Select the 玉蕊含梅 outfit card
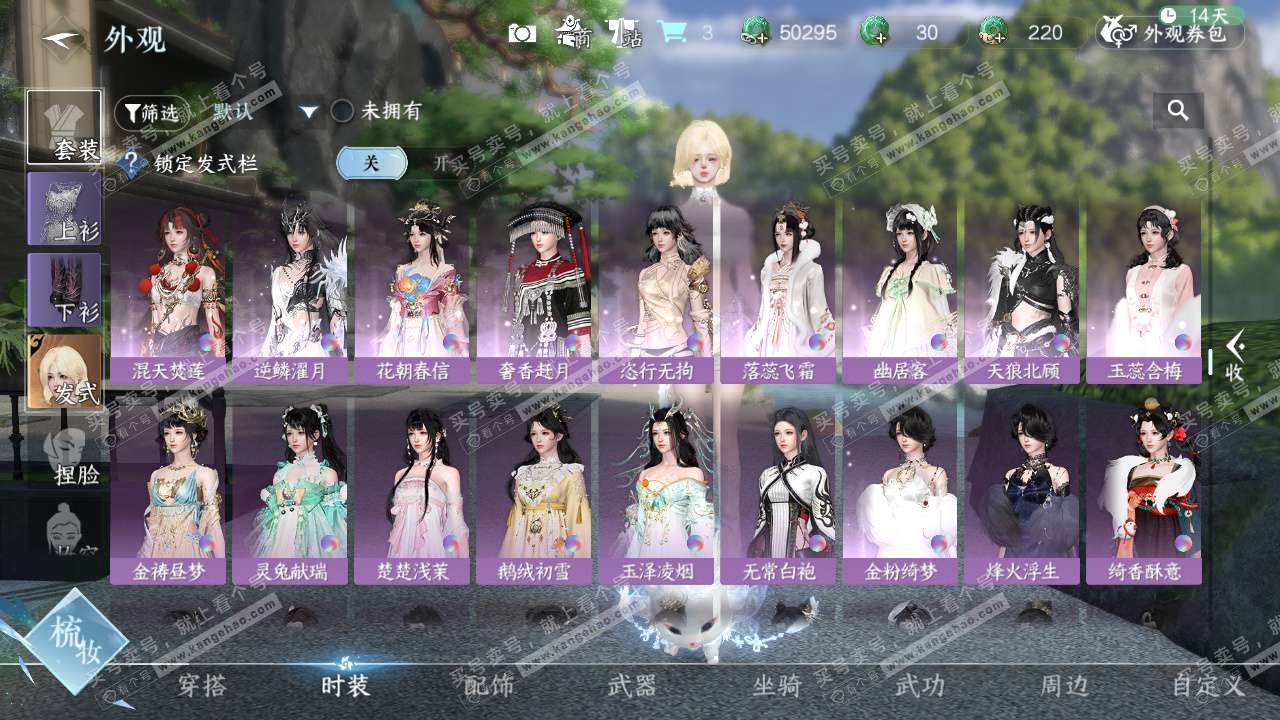This screenshot has height=720, width=1280. point(1144,290)
